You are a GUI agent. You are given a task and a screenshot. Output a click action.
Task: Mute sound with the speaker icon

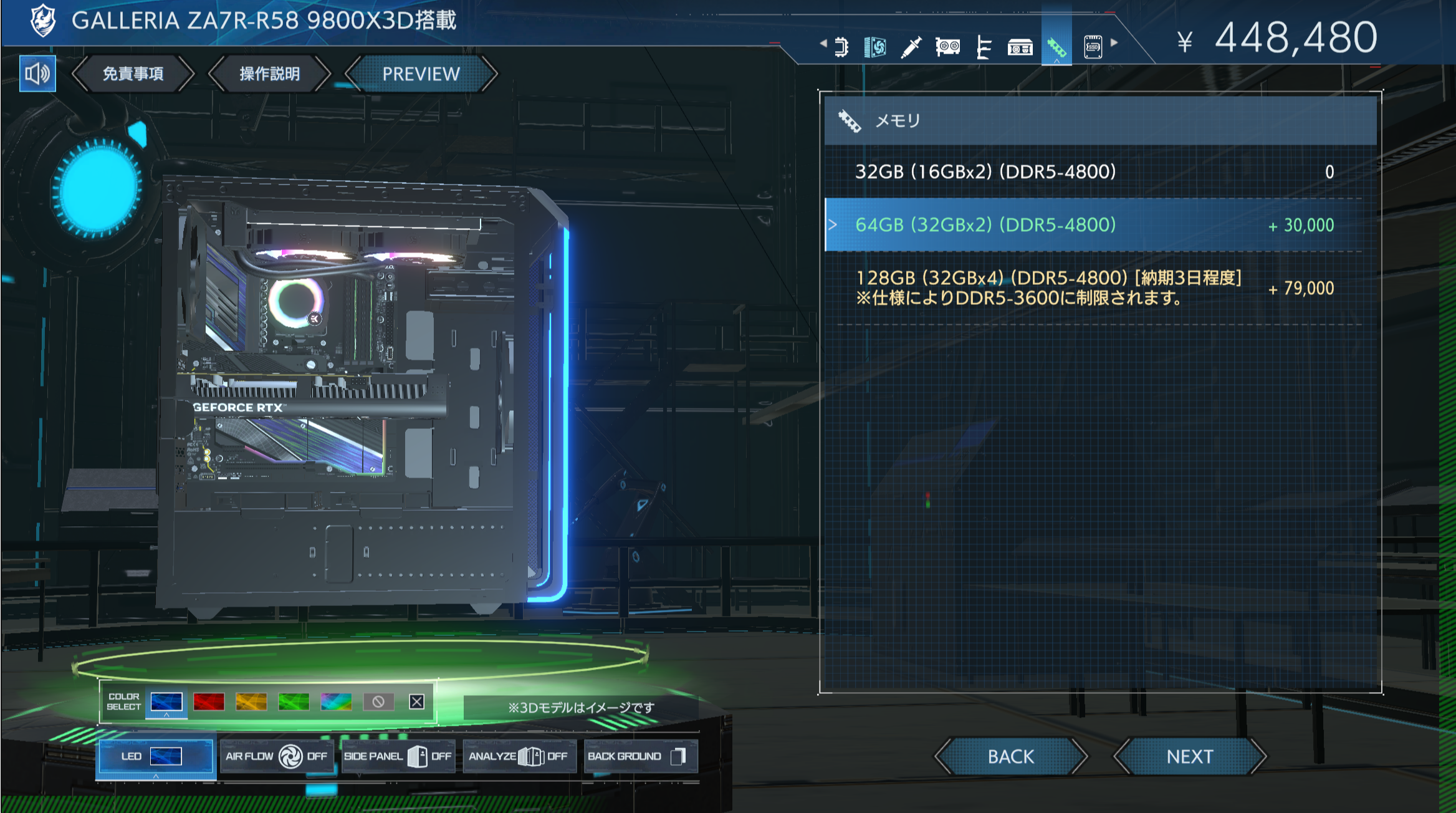point(37,74)
